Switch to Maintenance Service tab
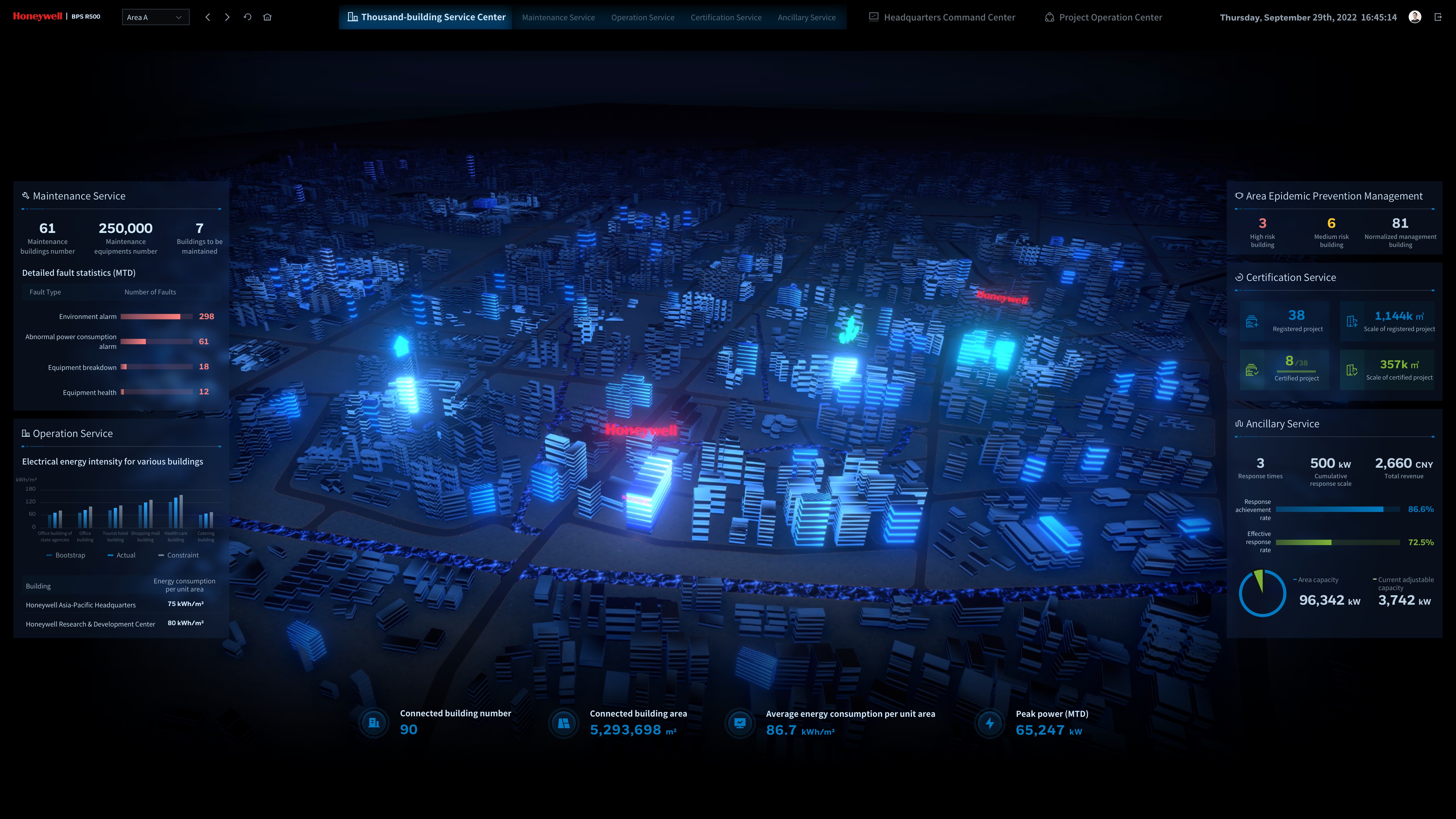The width and height of the screenshot is (1456, 819). (x=558, y=18)
